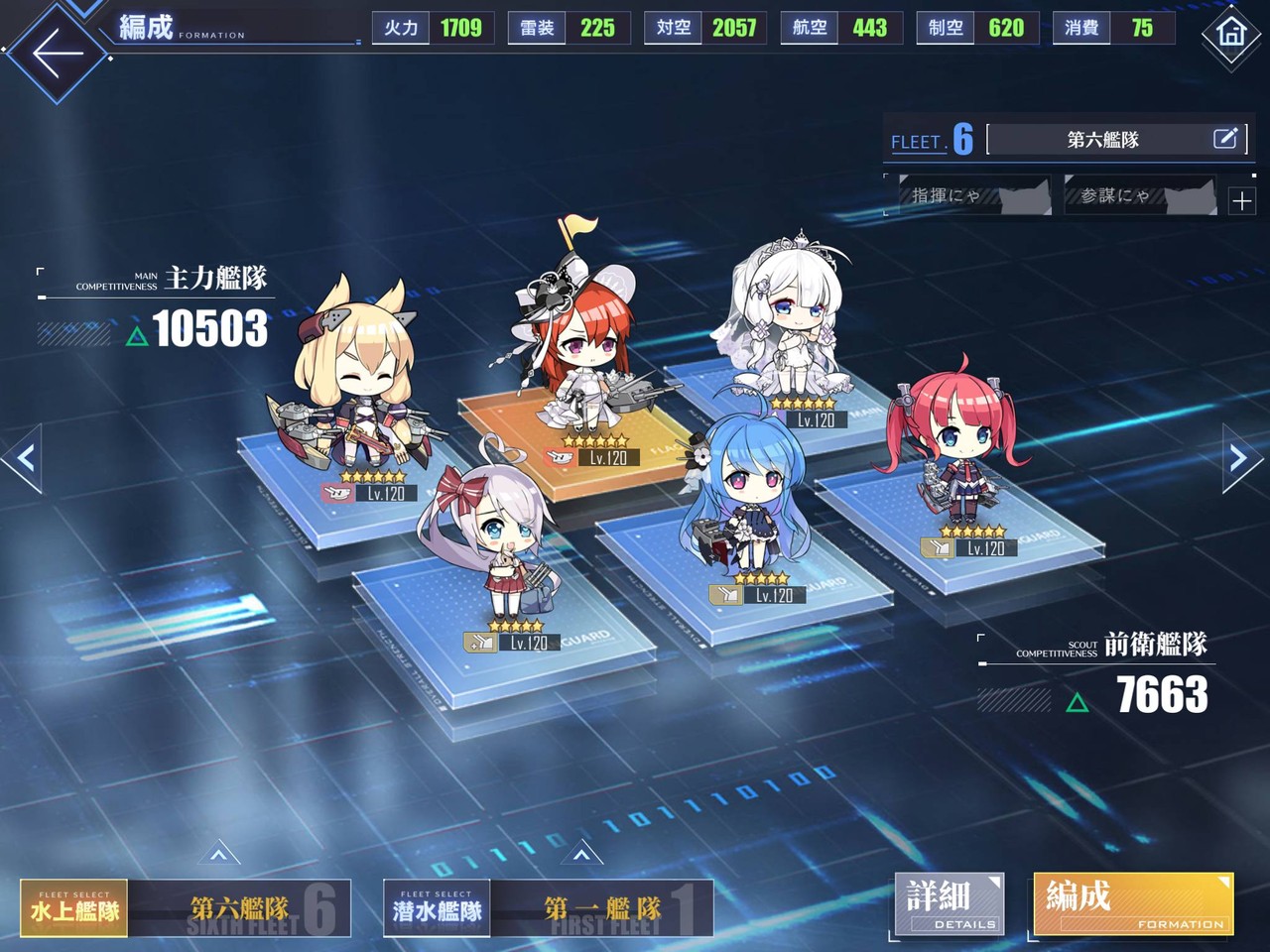This screenshot has width=1270, height=952.
Task: Open the 編成 formation editor
Action: pyautogui.click(x=1131, y=903)
